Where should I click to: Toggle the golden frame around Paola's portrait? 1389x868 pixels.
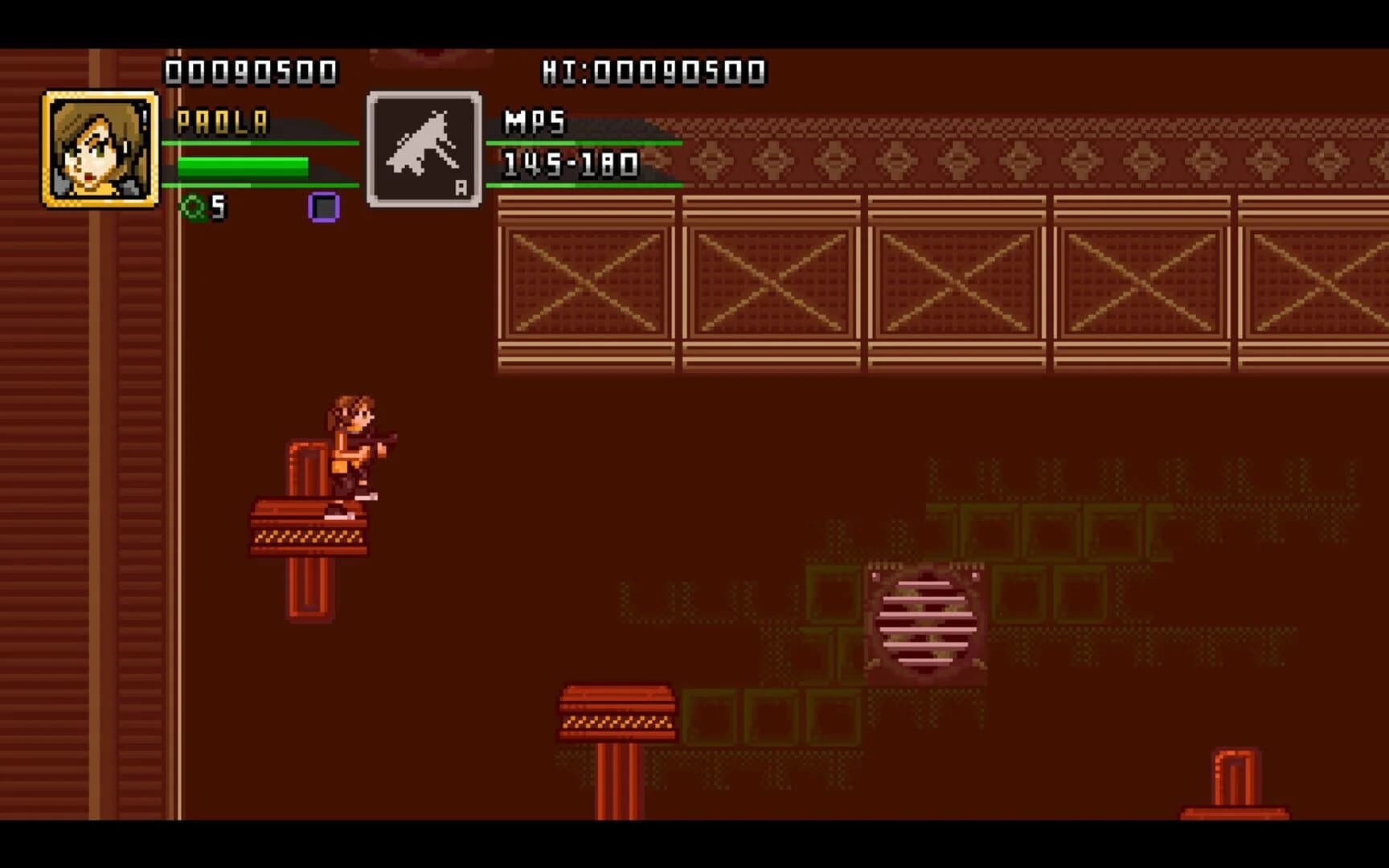tap(50, 100)
